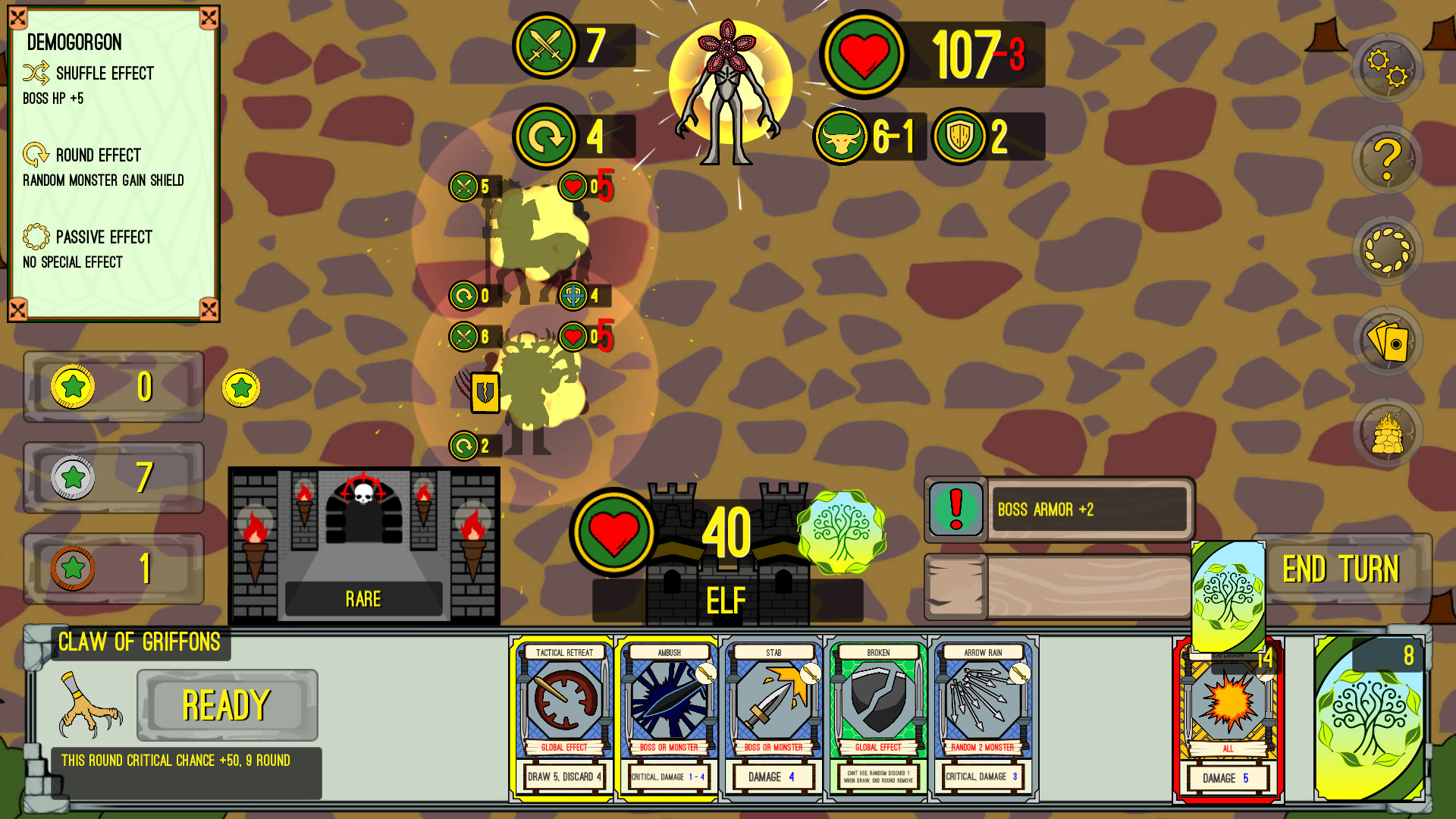The image size is (1456, 819).
Task: Open the settings gears icon
Action: pos(1387,71)
